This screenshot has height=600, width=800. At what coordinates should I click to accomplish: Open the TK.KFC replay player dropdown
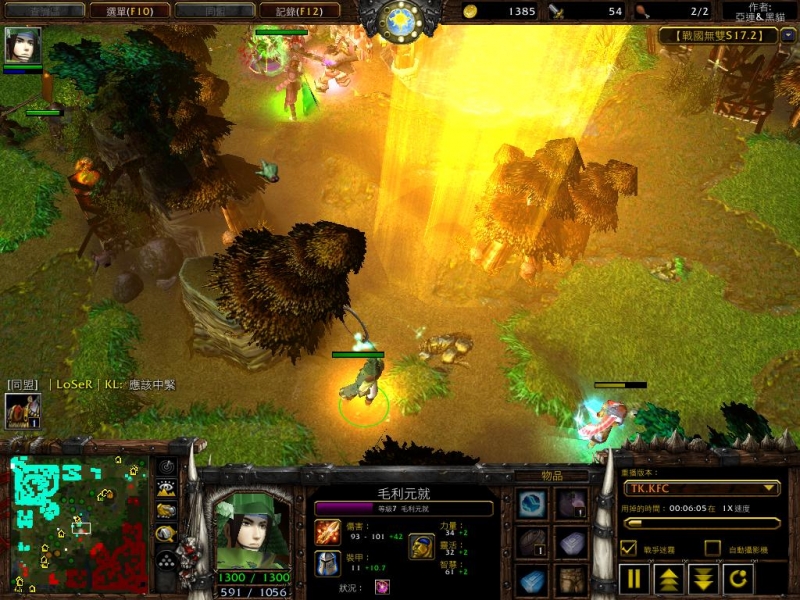pyautogui.click(x=700, y=488)
